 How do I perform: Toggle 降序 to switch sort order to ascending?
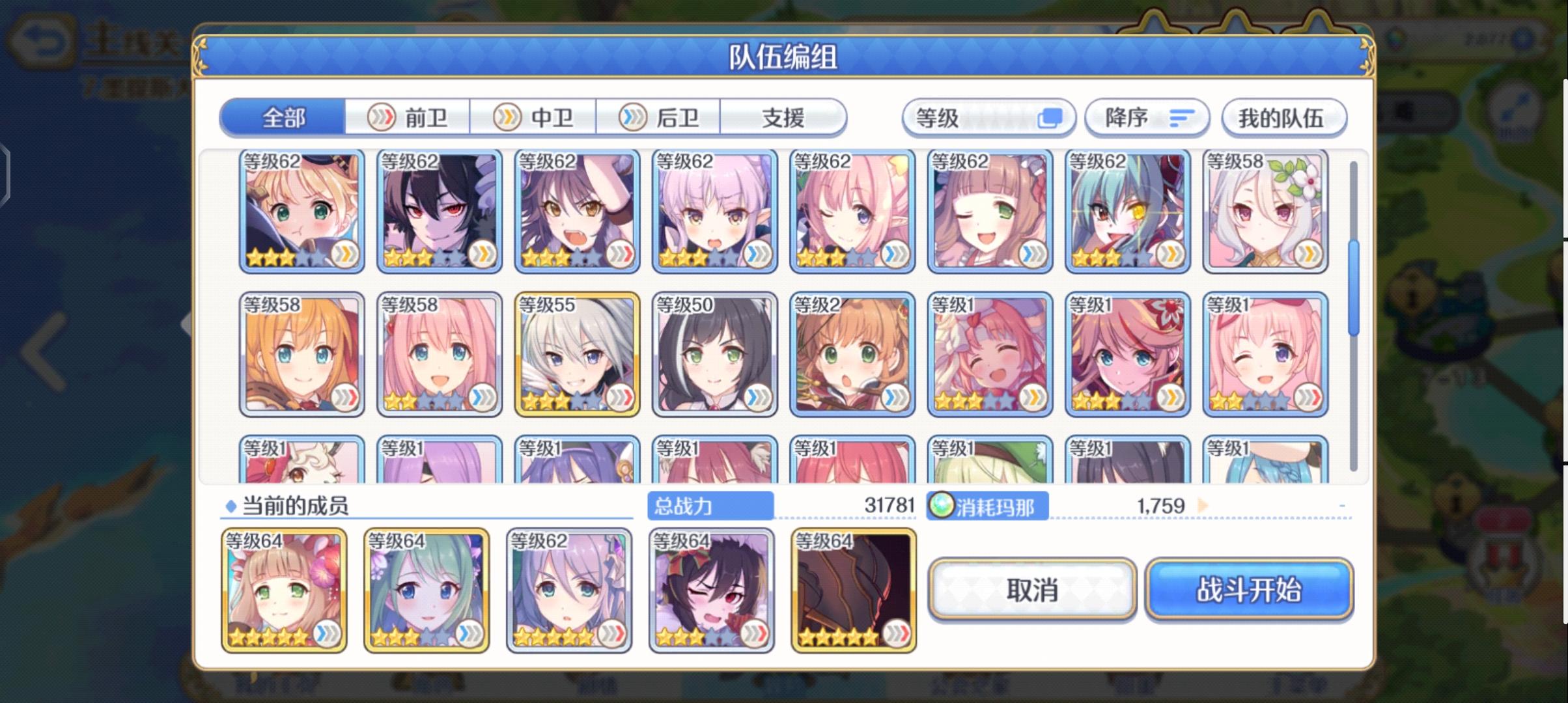coord(1147,117)
